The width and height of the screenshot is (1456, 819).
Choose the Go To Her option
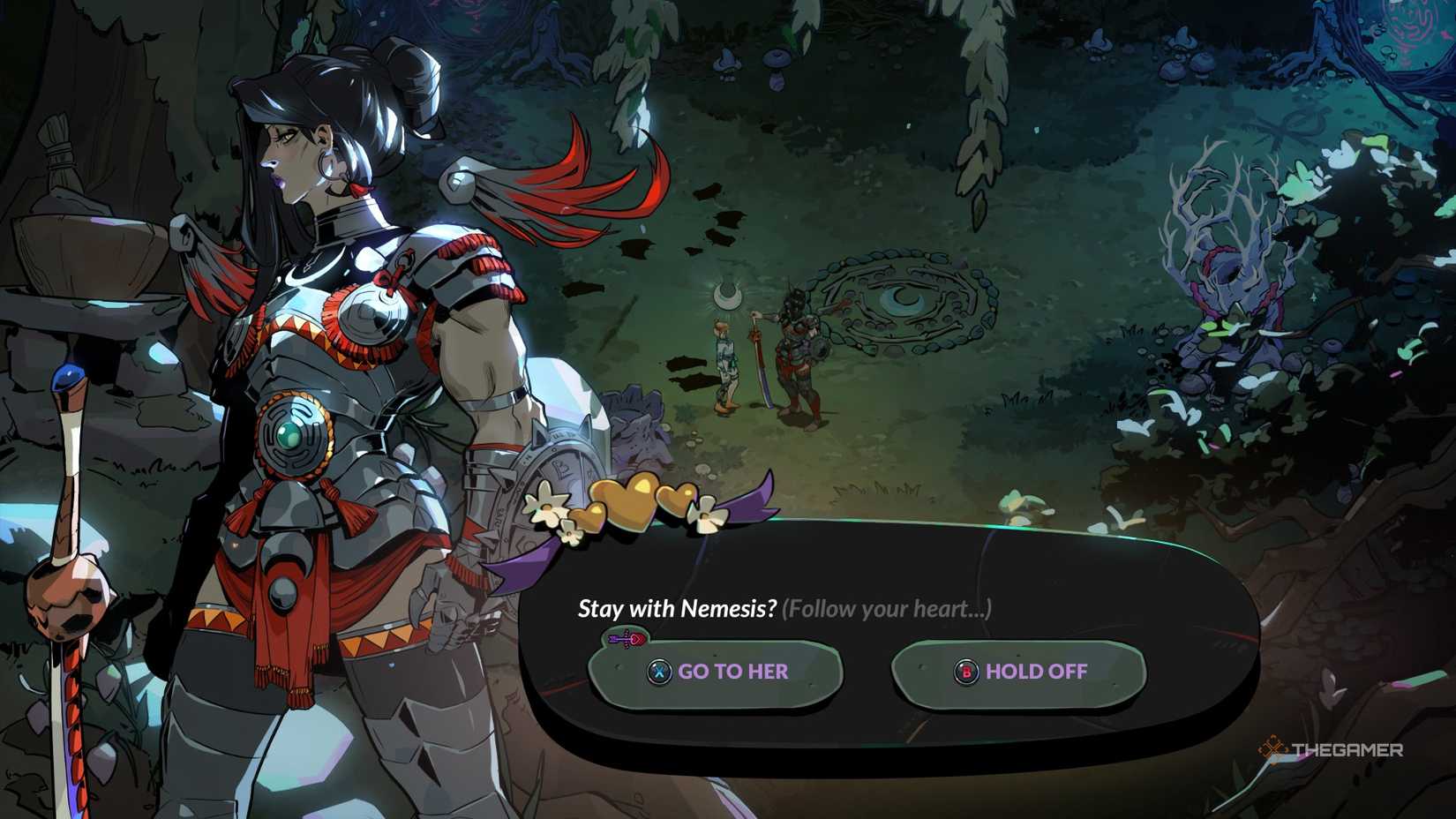[716, 672]
